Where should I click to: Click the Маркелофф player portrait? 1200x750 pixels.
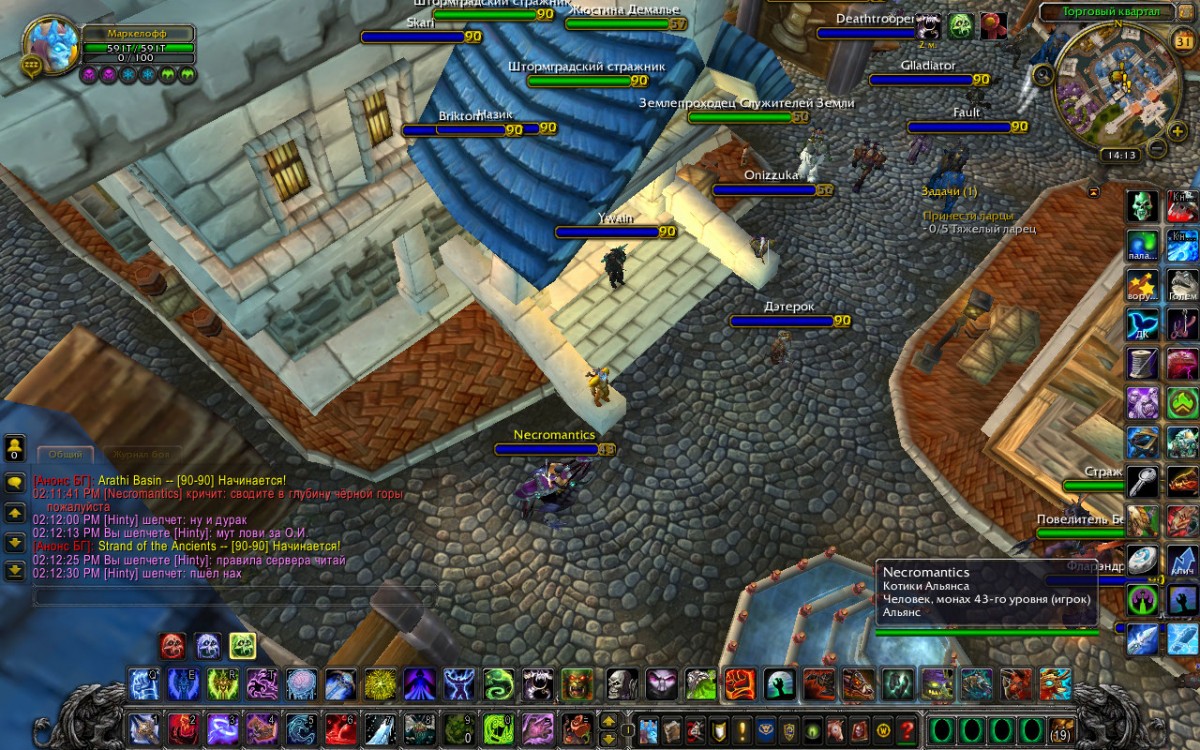tap(51, 44)
